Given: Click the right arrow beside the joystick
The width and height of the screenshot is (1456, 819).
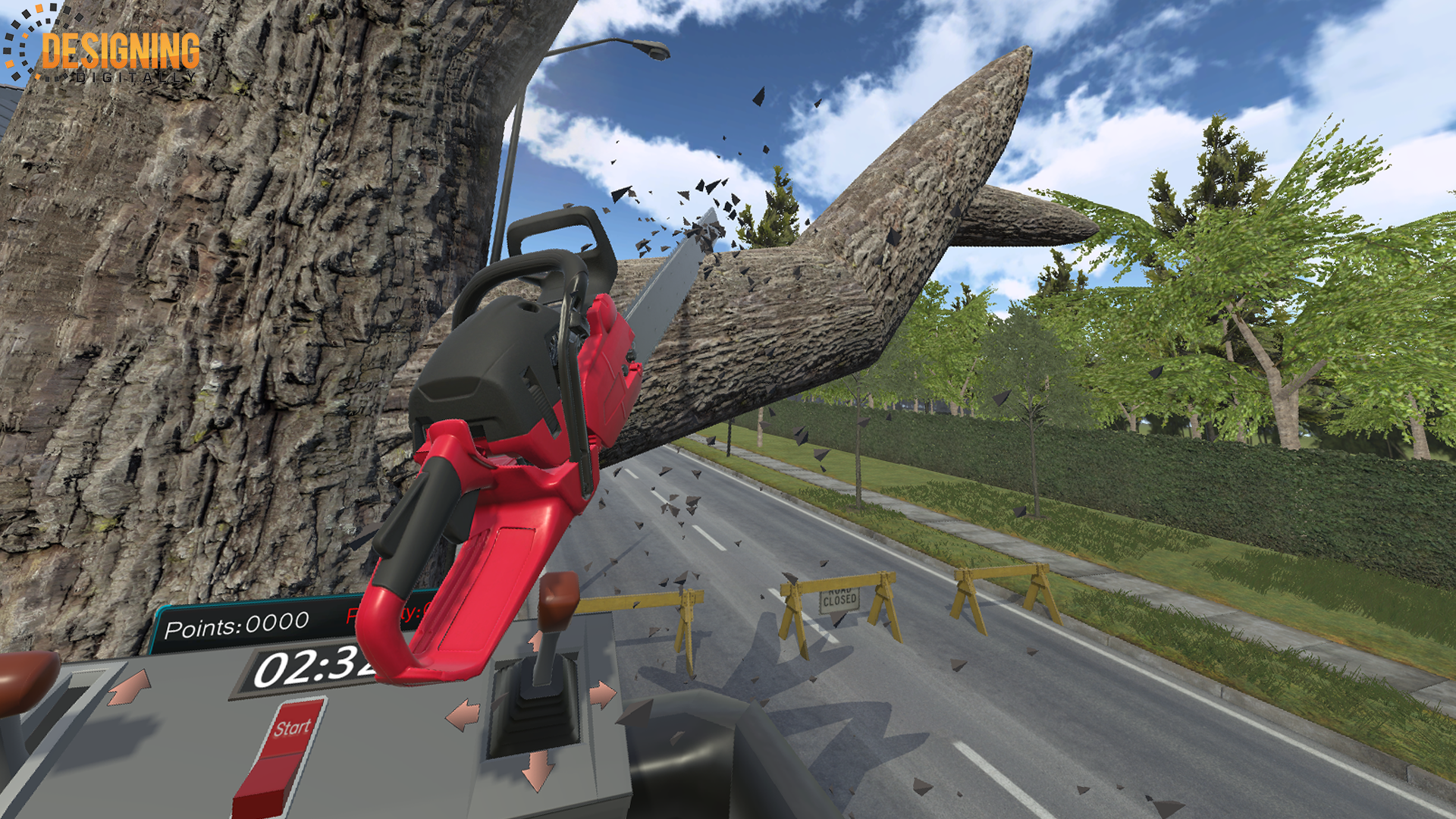Looking at the screenshot, I should click(x=603, y=694).
